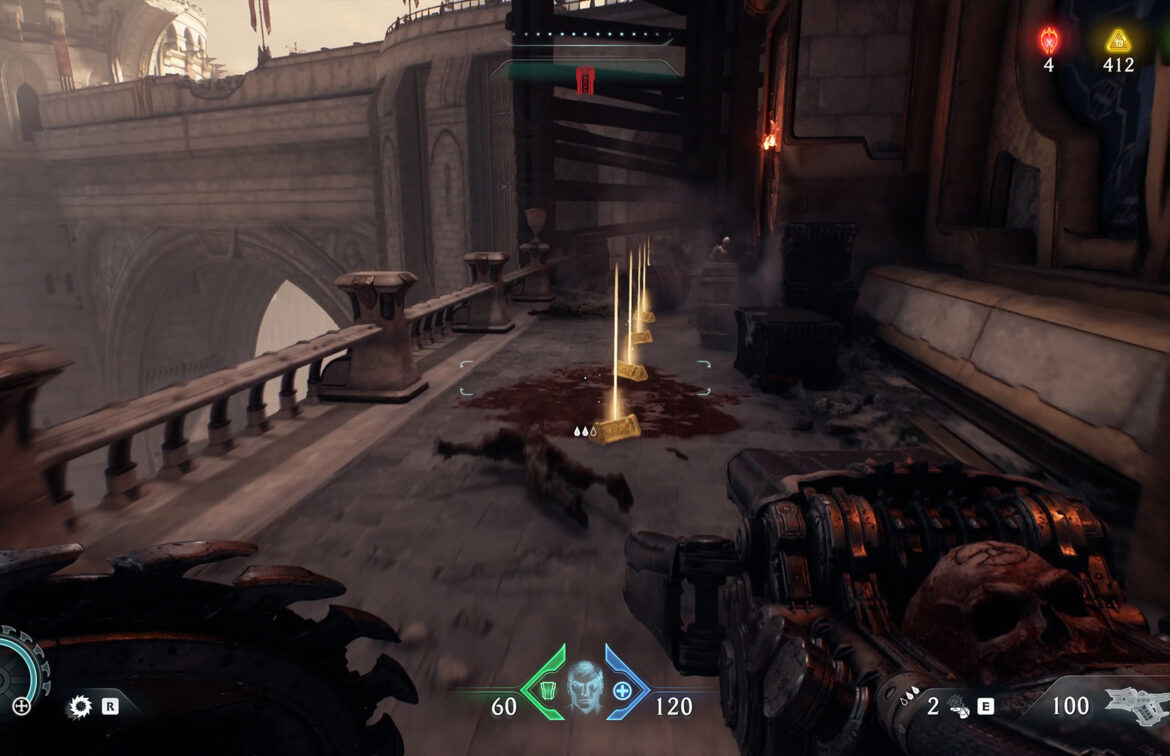Viewport: 1170px width, 756px height.
Task: Click the crosshair circle icon by the dial
Action: click(x=21, y=706)
